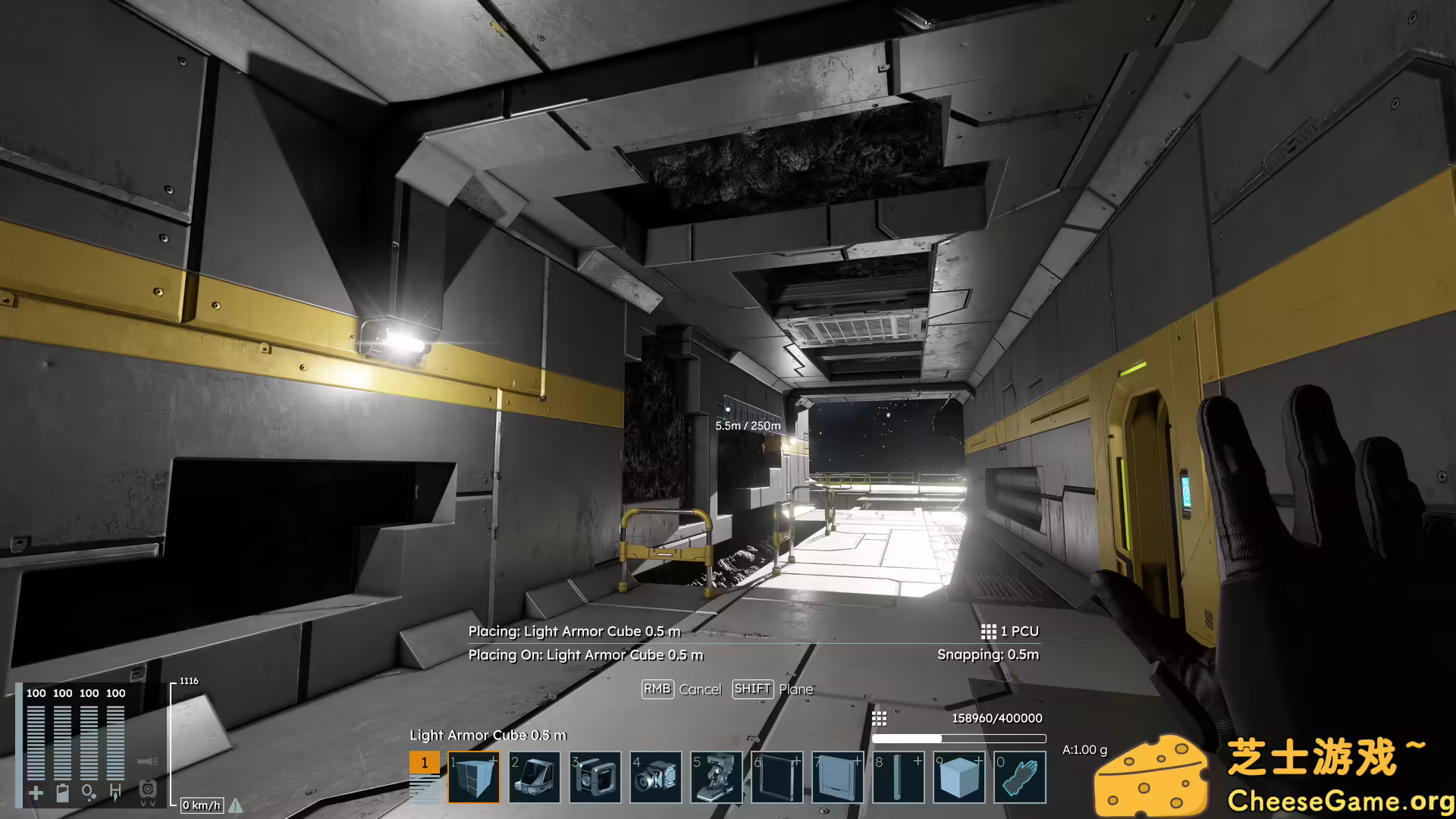Toggle the flashlight icon in the HUD
The image size is (1456, 819).
coord(148,761)
